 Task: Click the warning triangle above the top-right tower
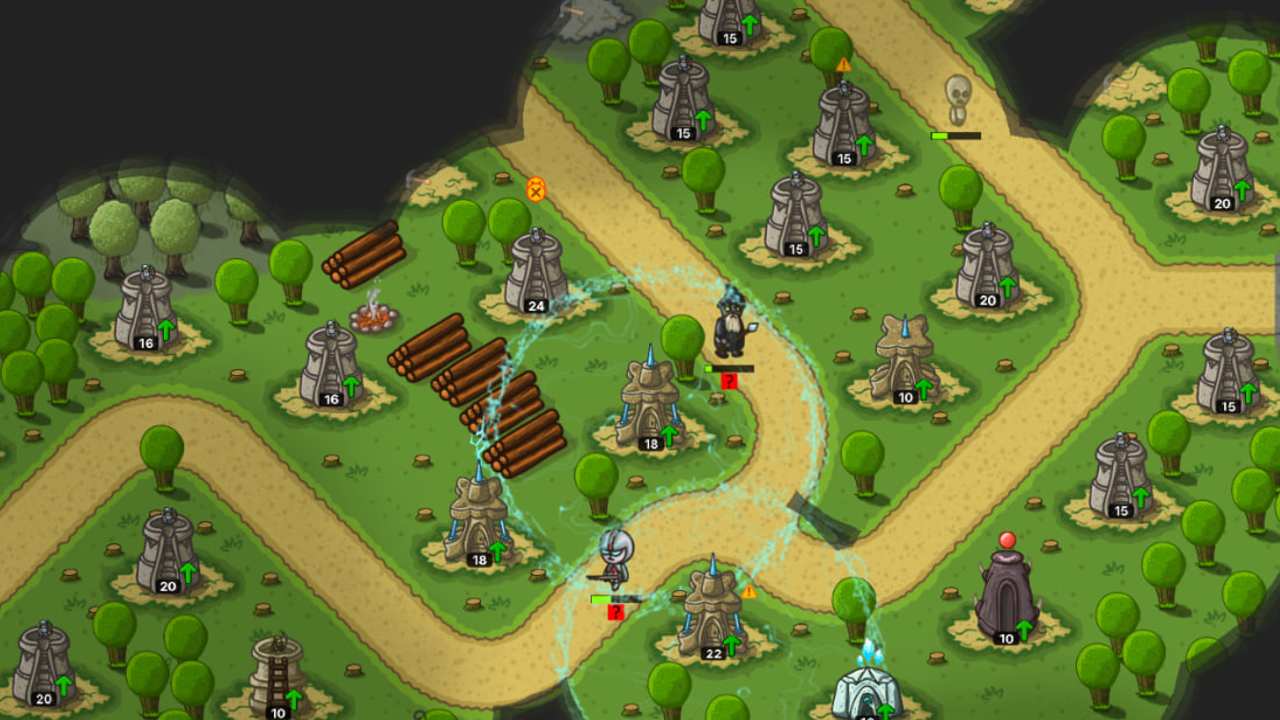pos(843,63)
